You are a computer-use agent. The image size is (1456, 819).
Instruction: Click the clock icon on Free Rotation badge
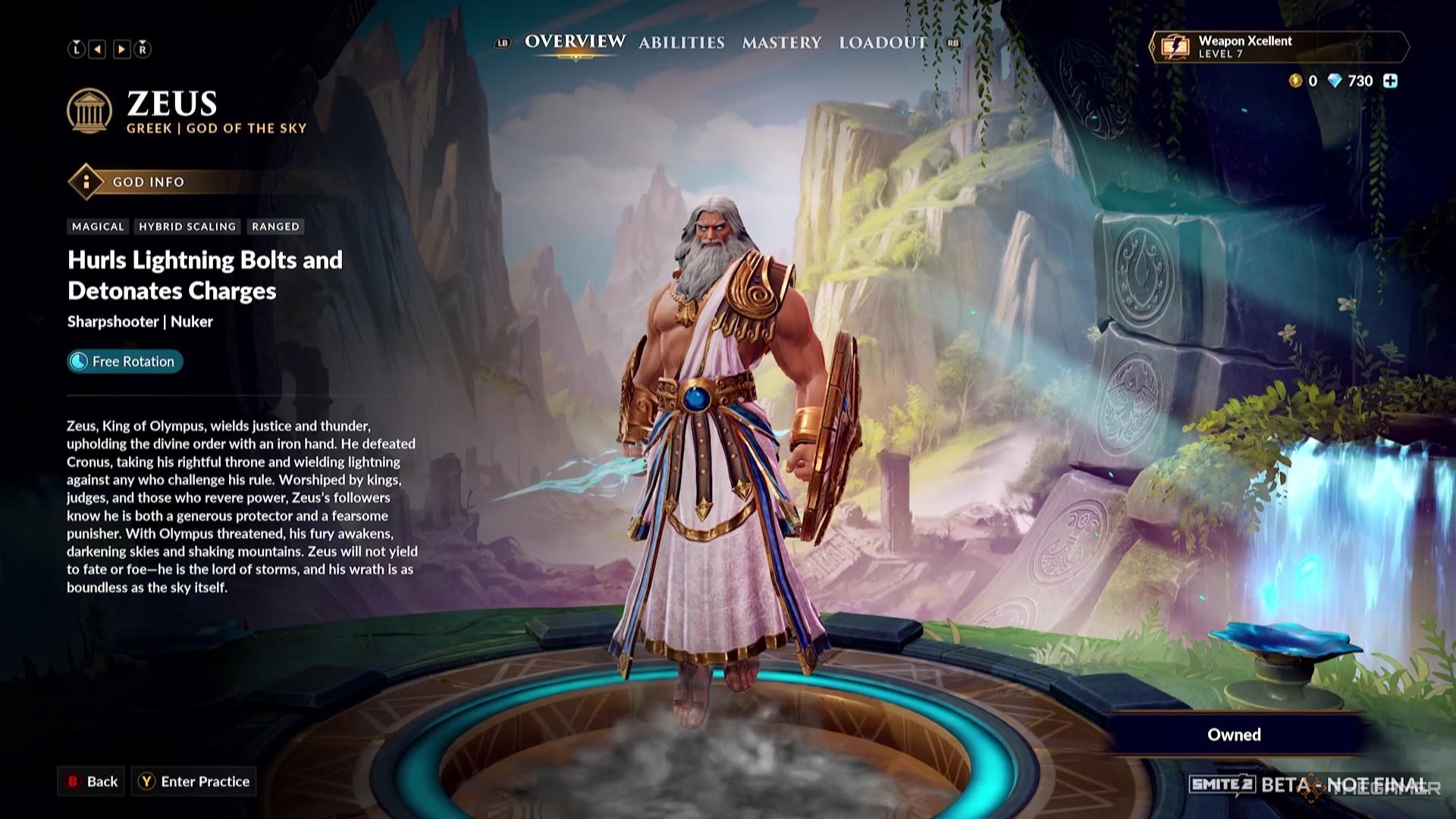click(78, 362)
